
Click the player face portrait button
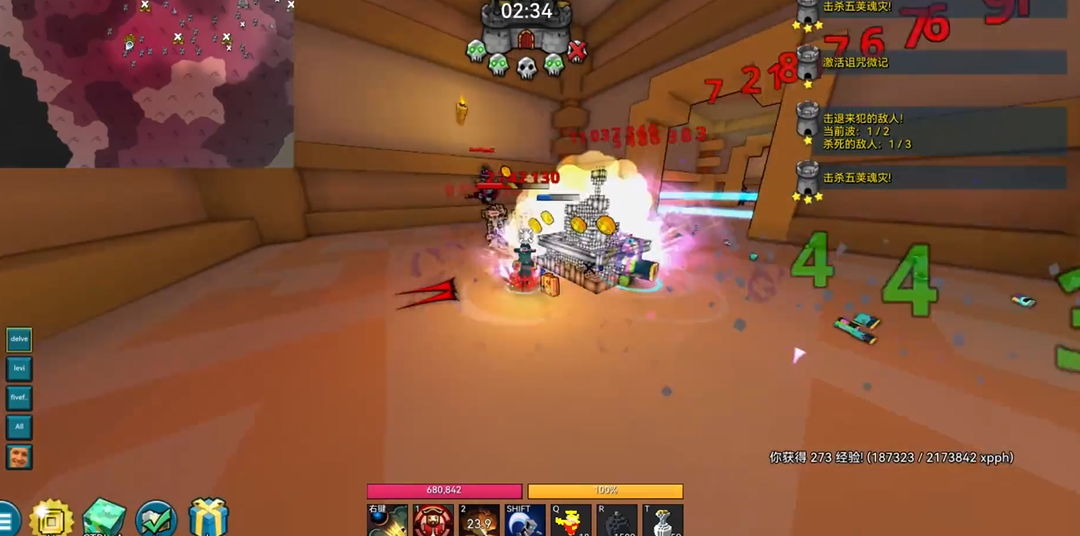pos(19,457)
